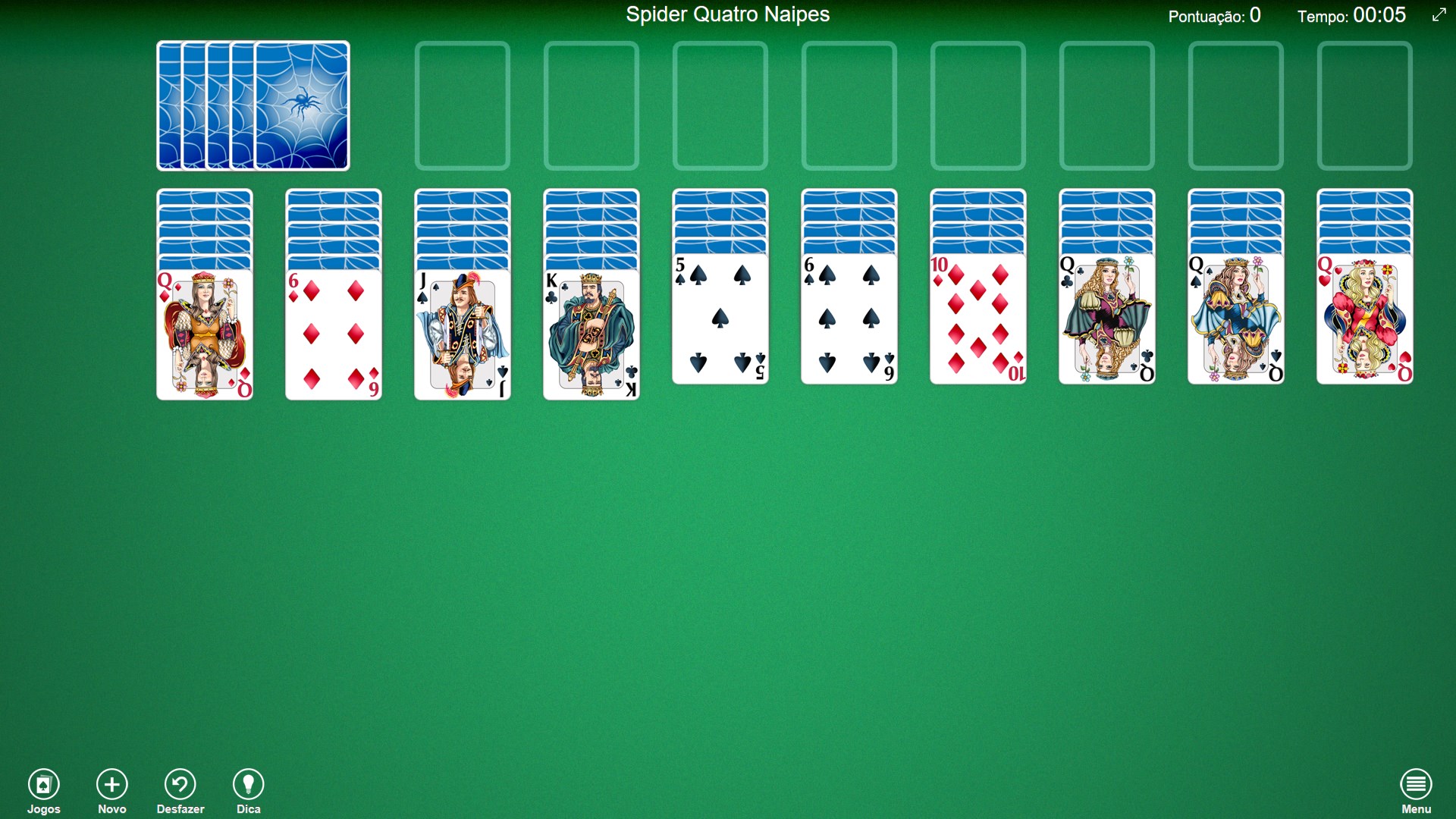Click the Pontuação score display

click(1213, 14)
